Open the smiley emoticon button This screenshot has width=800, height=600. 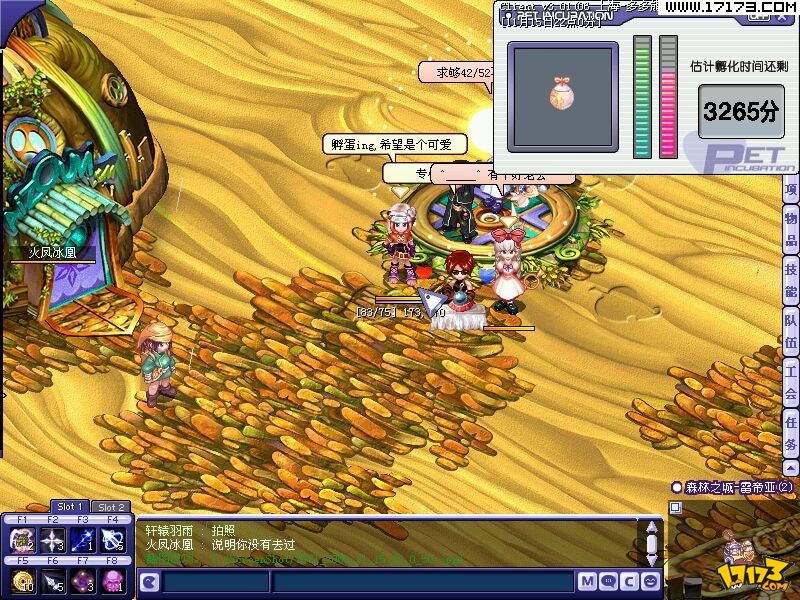click(651, 581)
